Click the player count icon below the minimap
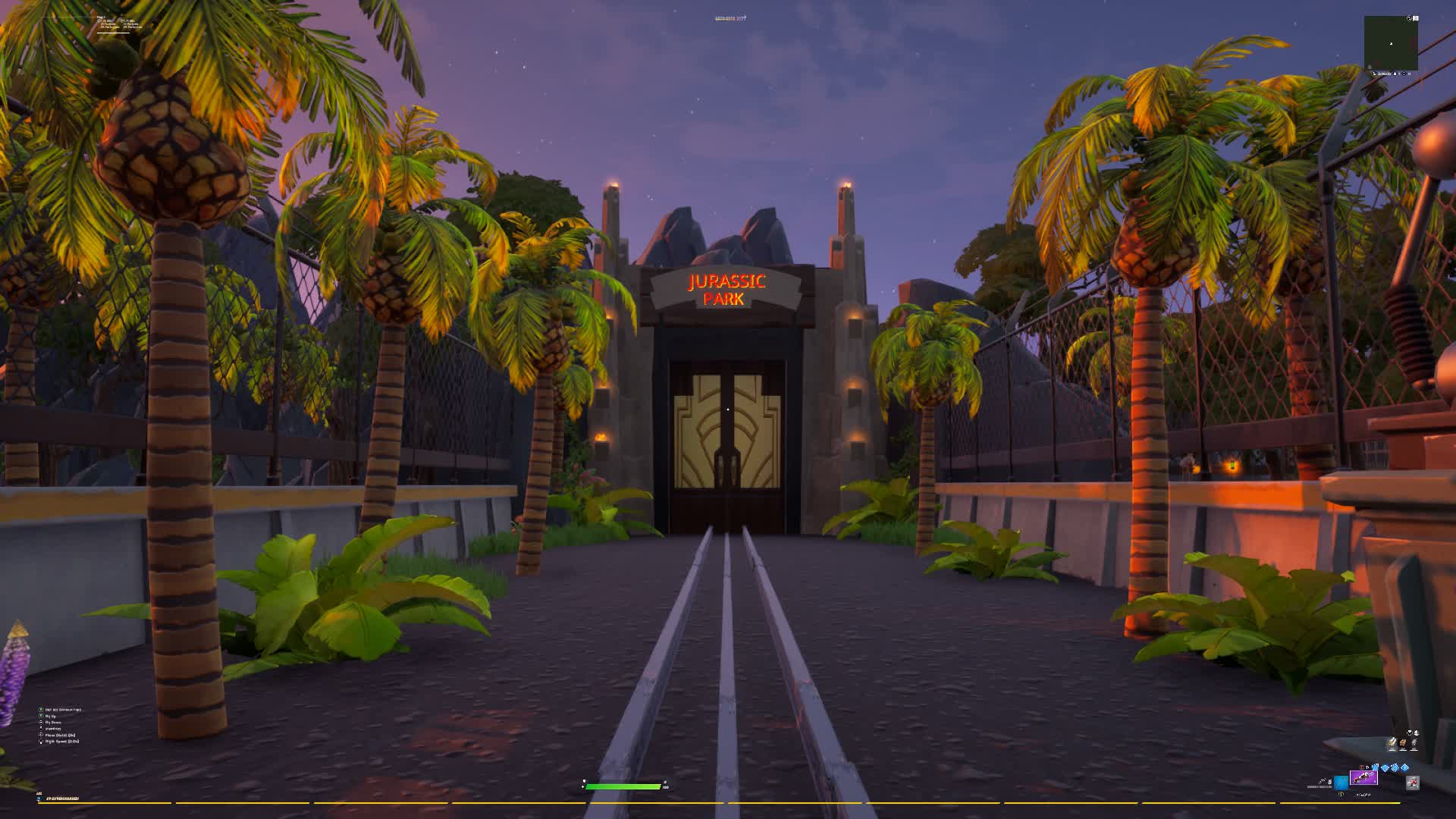This screenshot has width=1456, height=819. (1395, 74)
